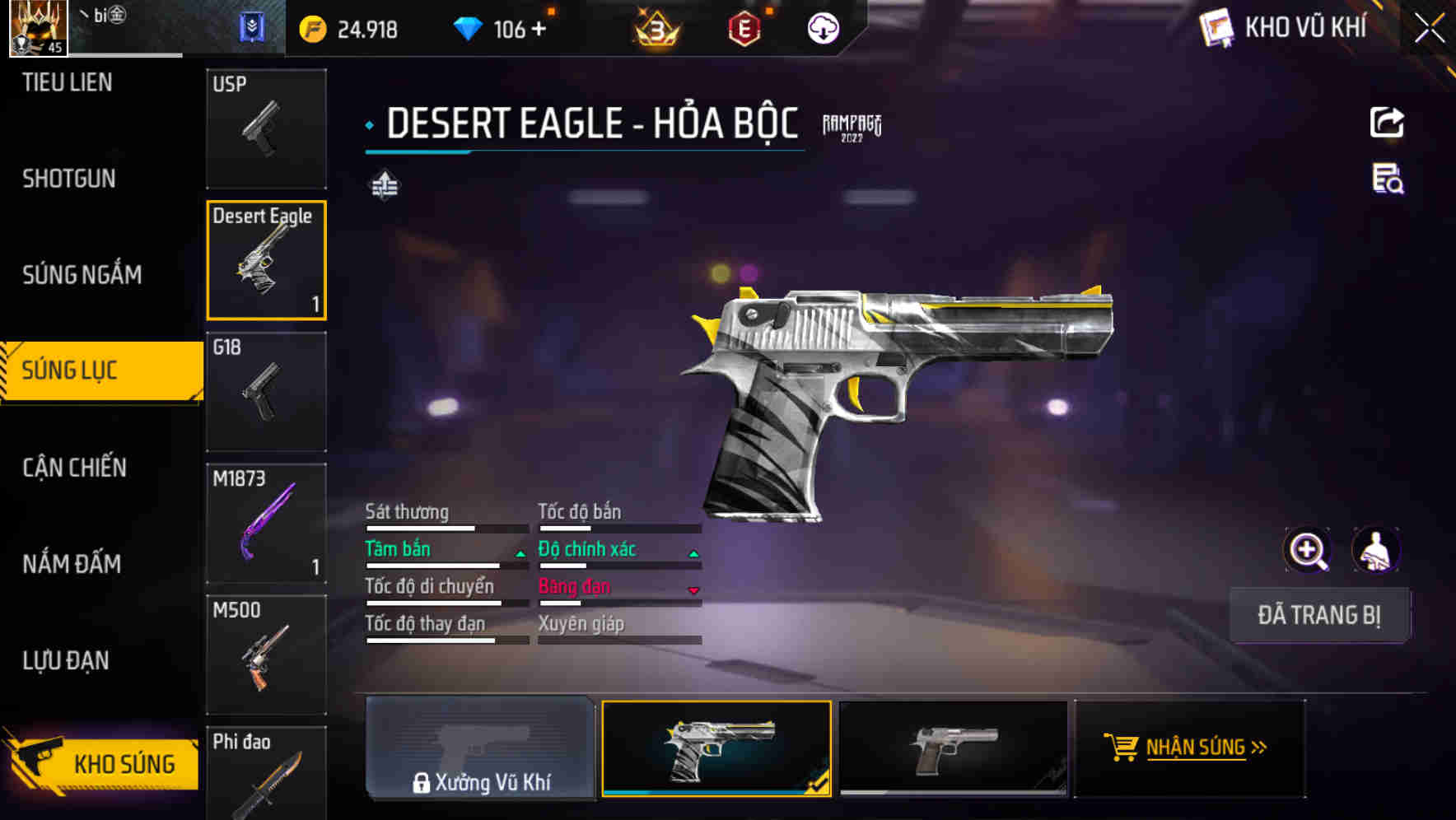The width and height of the screenshot is (1456, 820).
Task: Click the Đã Trang Bị button
Action: tap(1318, 615)
